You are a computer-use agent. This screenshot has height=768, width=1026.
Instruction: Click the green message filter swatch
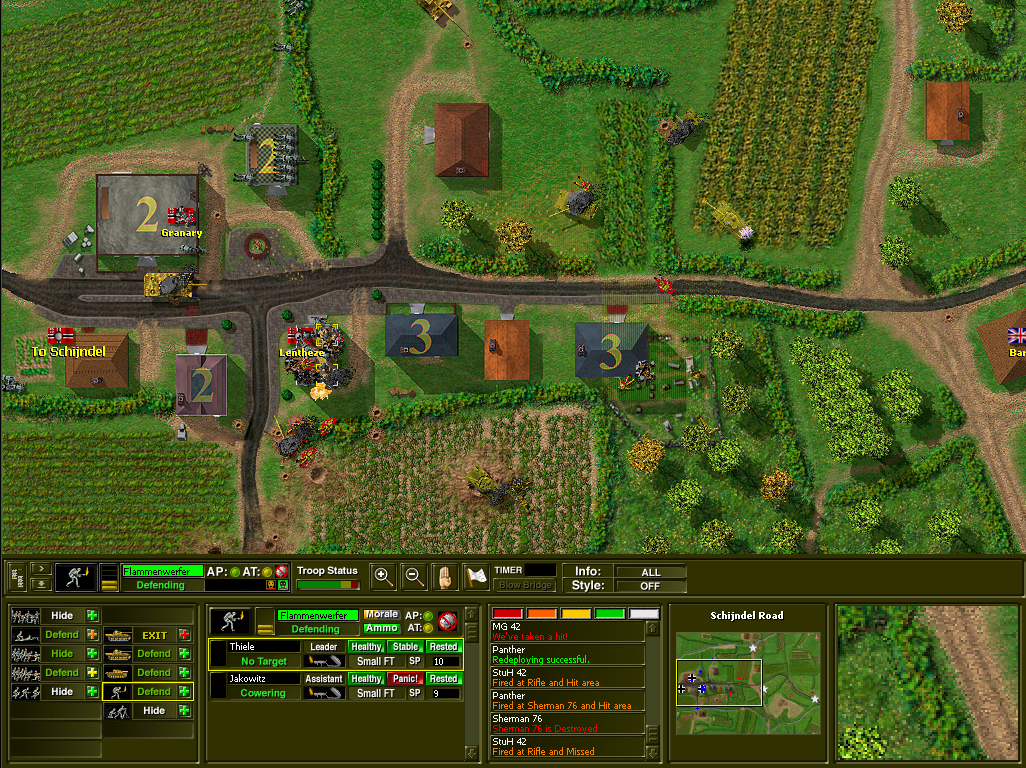[x=609, y=613]
